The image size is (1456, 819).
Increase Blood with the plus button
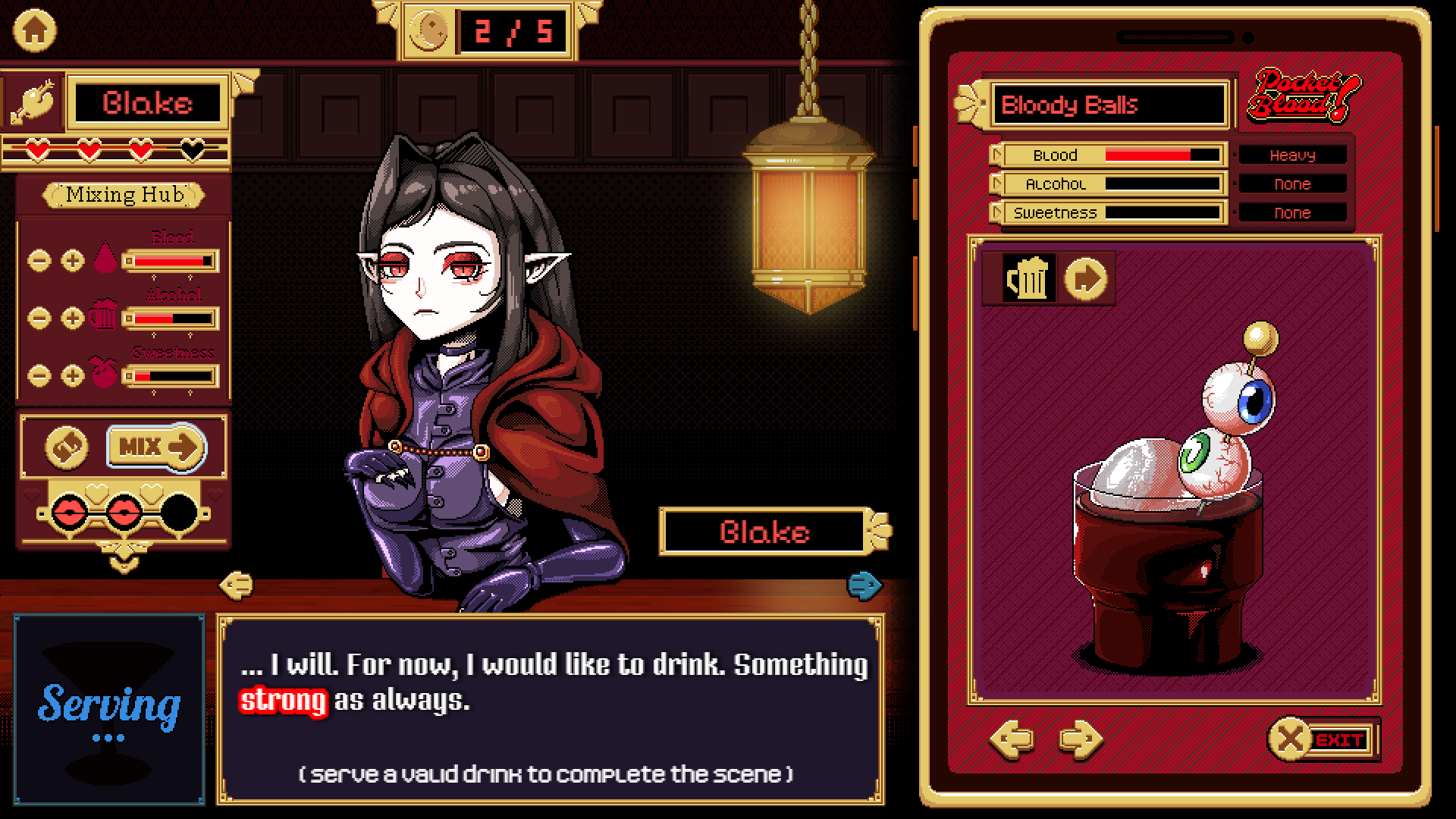(73, 260)
